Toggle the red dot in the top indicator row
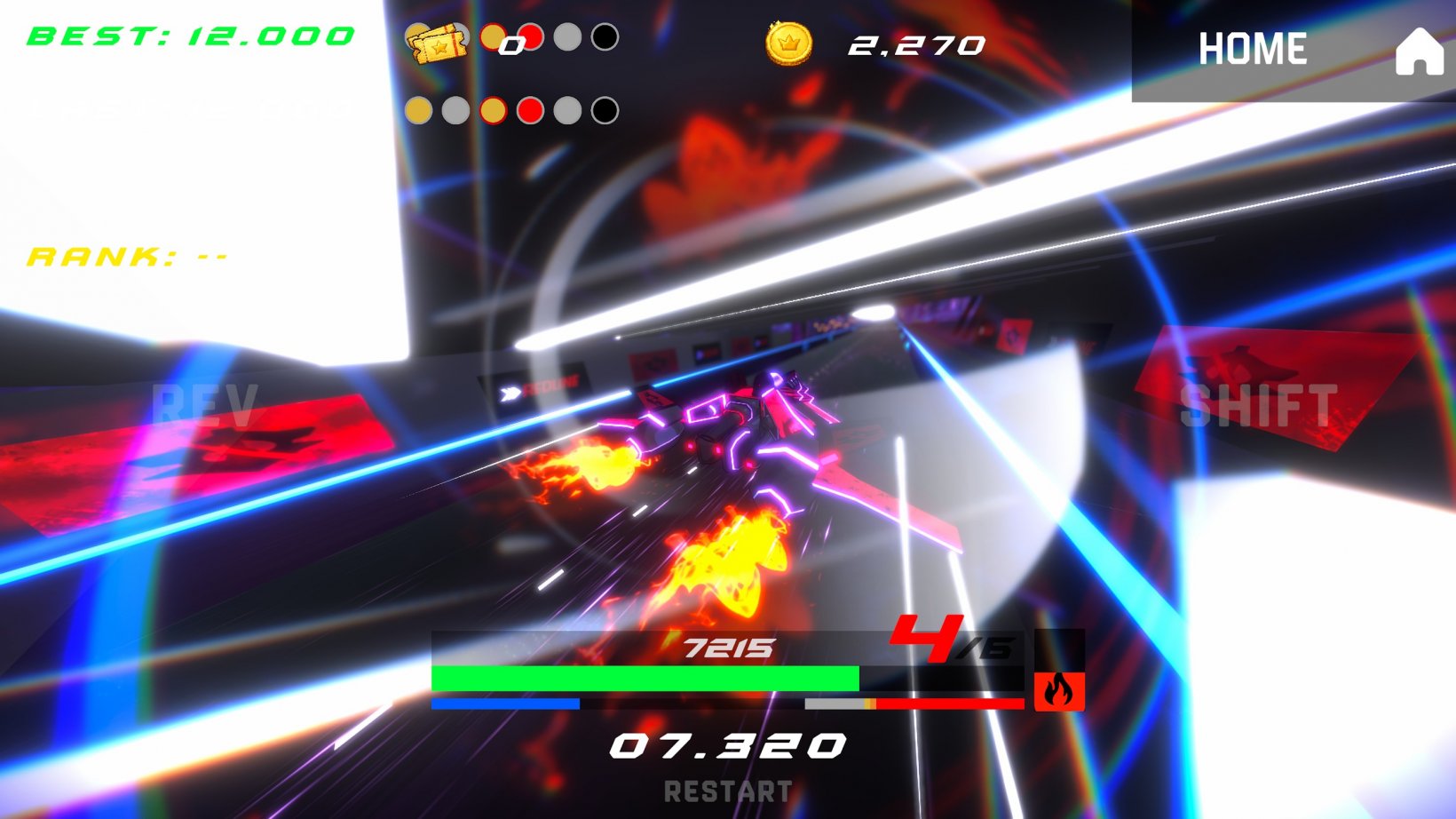The height and width of the screenshot is (819, 1456). pos(531,37)
